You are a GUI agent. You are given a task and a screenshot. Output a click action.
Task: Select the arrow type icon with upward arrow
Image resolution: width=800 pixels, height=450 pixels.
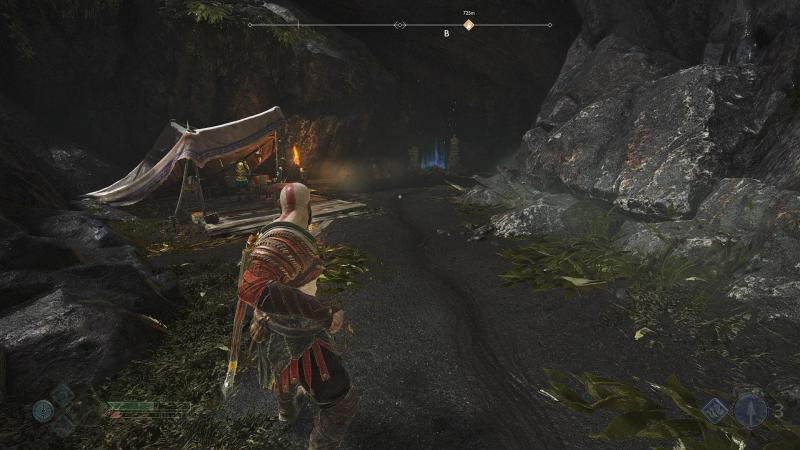750,410
